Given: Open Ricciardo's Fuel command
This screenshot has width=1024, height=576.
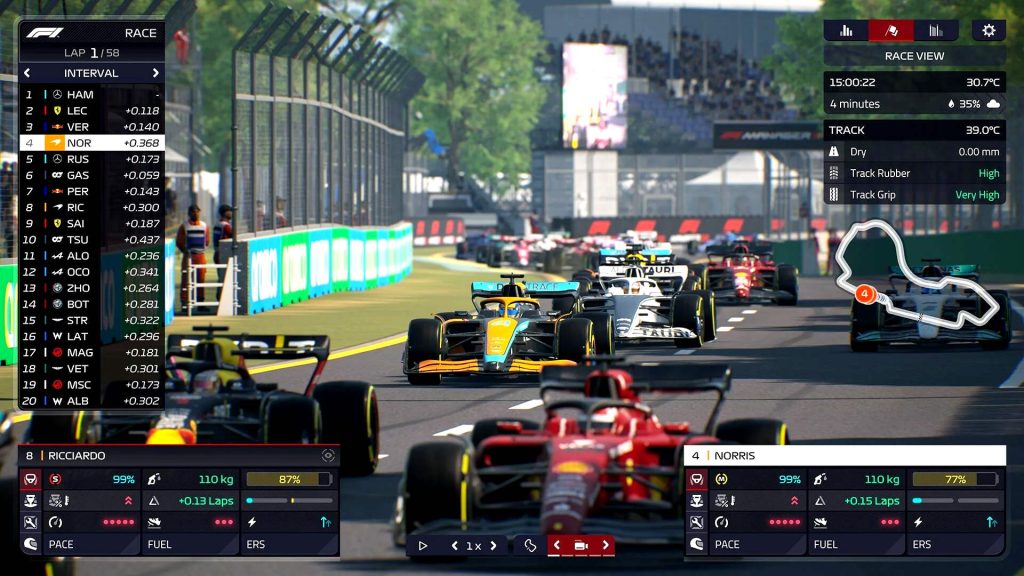Looking at the screenshot, I should pos(190,545).
